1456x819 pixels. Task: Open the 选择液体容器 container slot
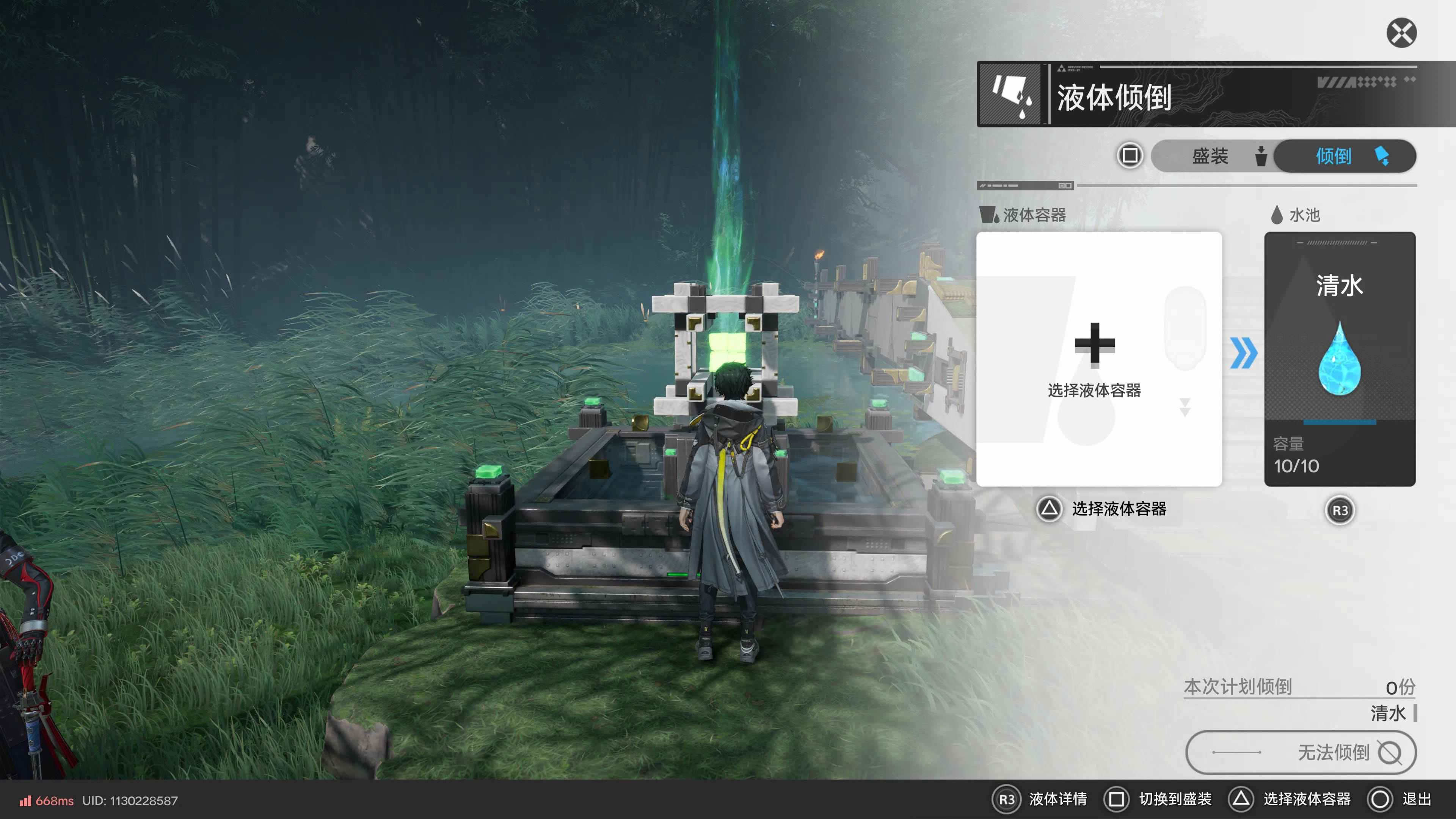1098,359
